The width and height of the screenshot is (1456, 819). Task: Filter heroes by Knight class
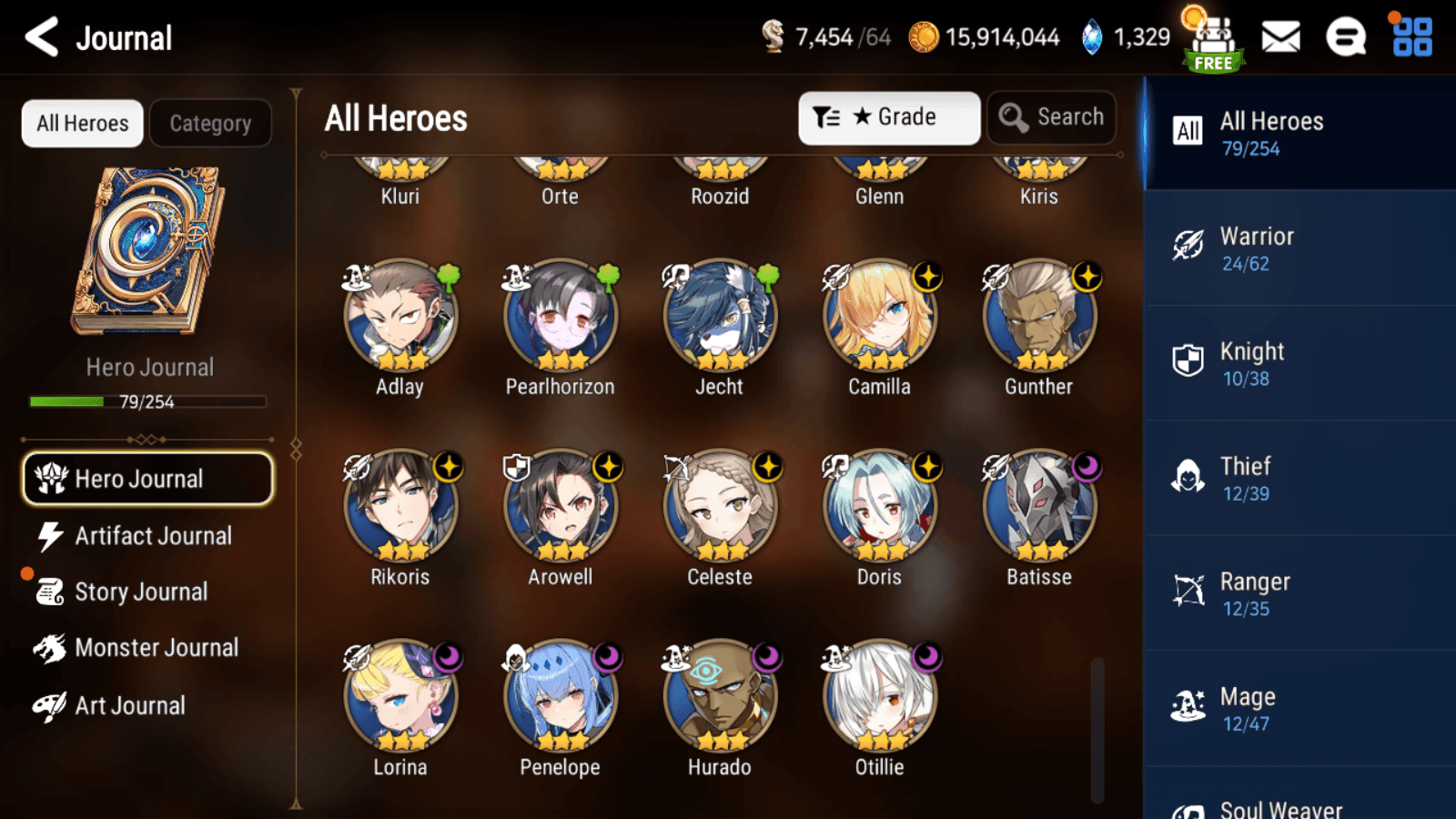pos(1299,363)
